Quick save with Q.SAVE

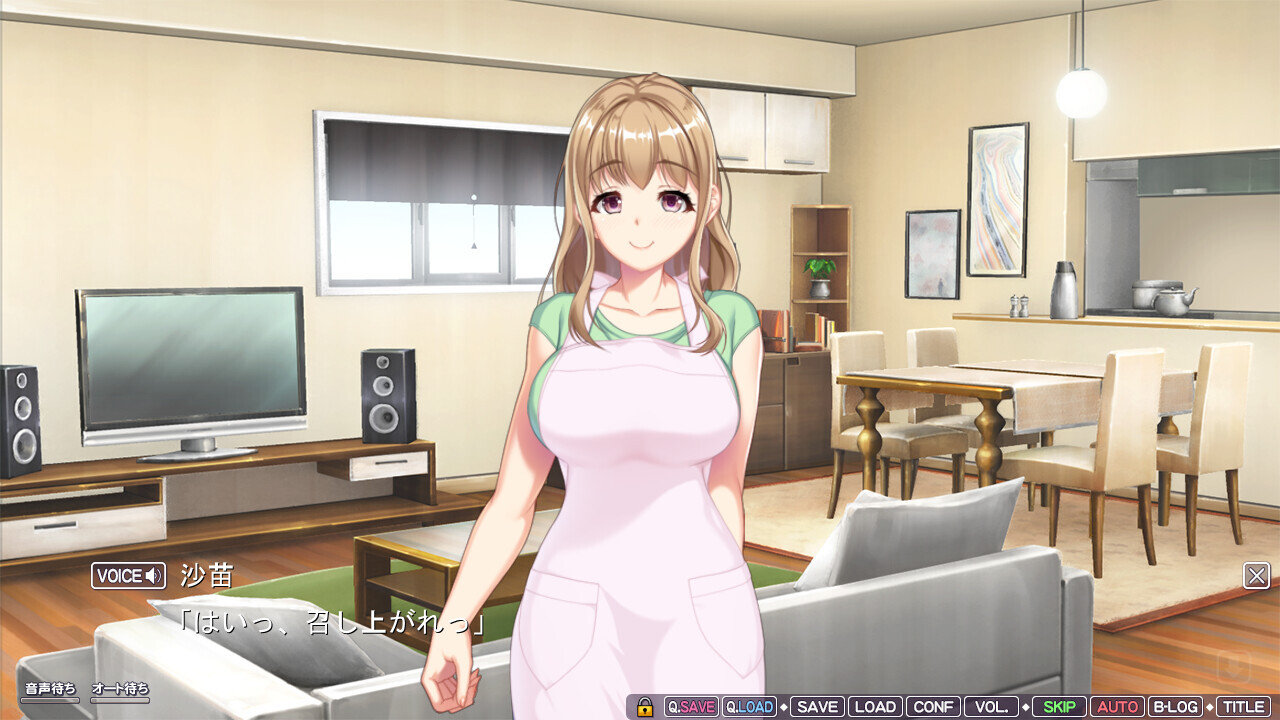pos(691,707)
